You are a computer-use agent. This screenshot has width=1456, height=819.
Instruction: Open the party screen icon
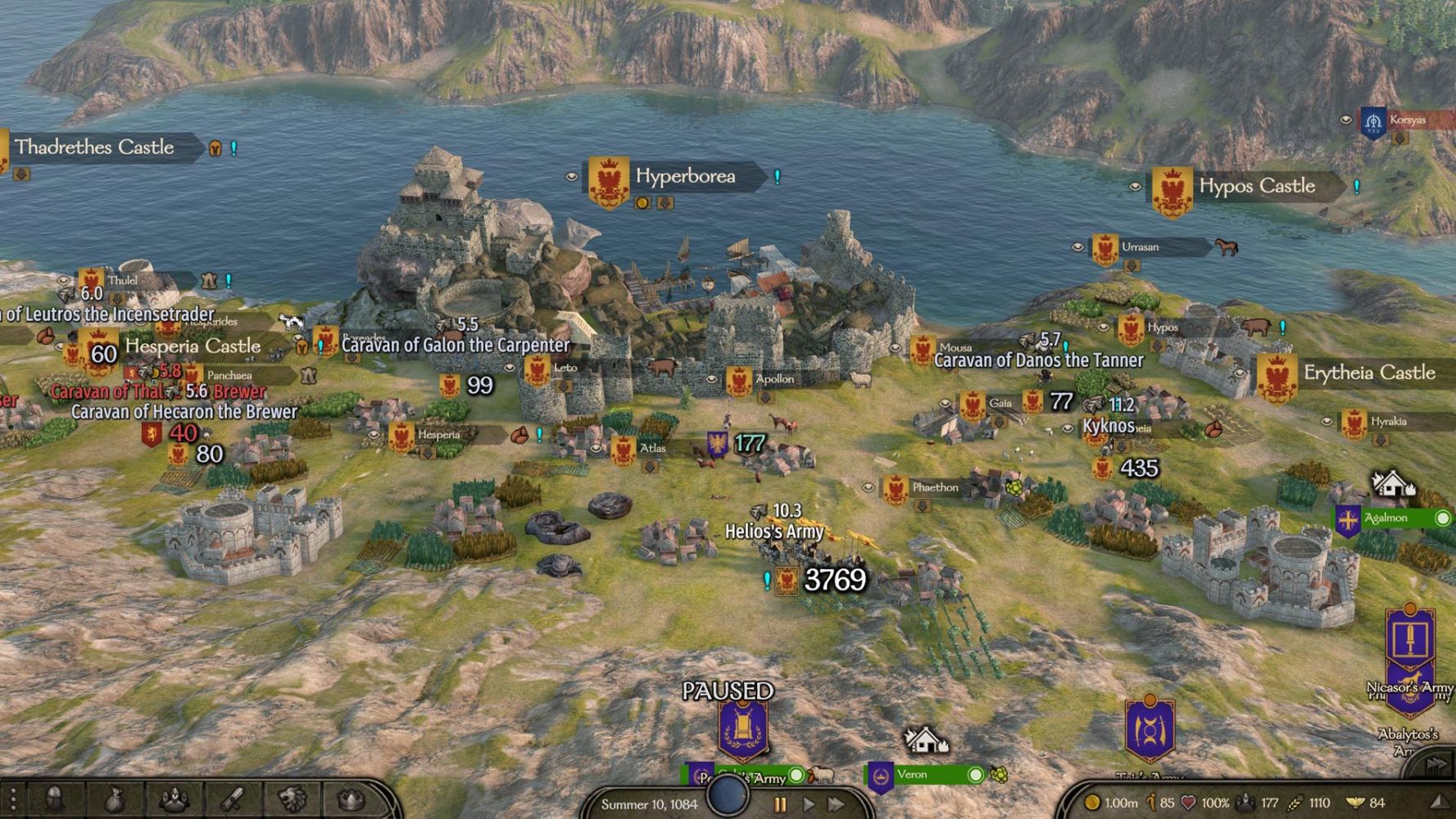174,800
